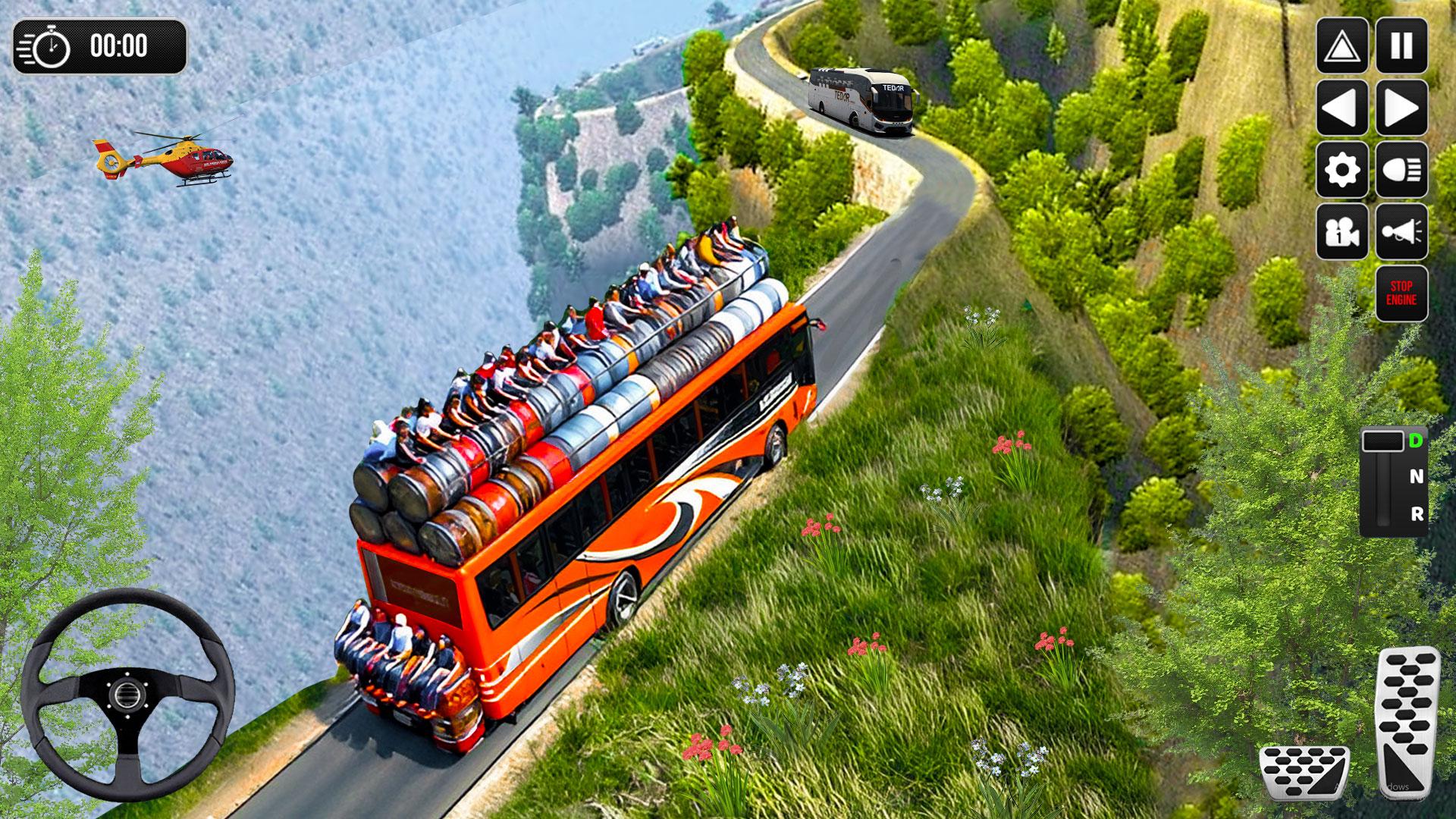Pause the game
The width and height of the screenshot is (1456, 819).
(1401, 46)
